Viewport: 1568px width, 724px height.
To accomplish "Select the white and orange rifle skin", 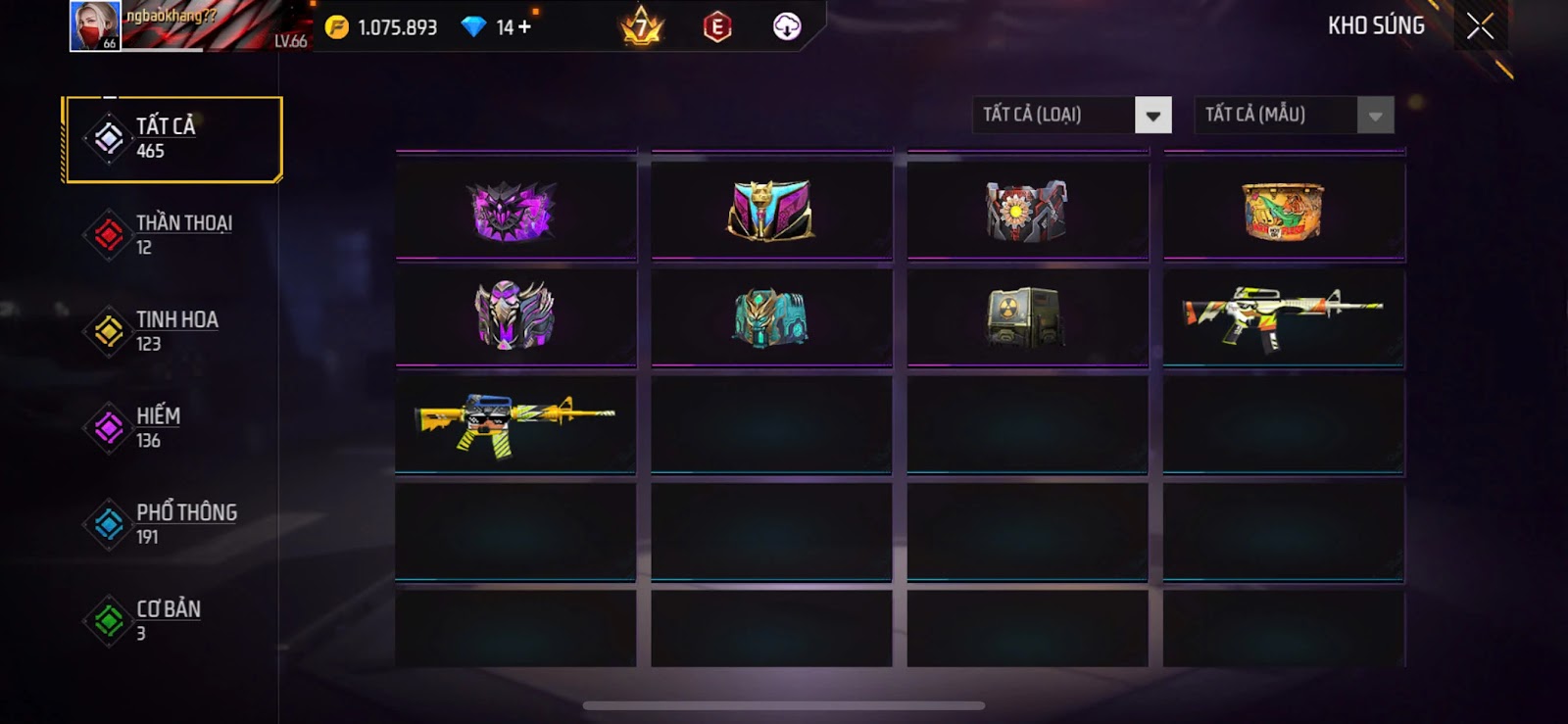I will point(1283,316).
